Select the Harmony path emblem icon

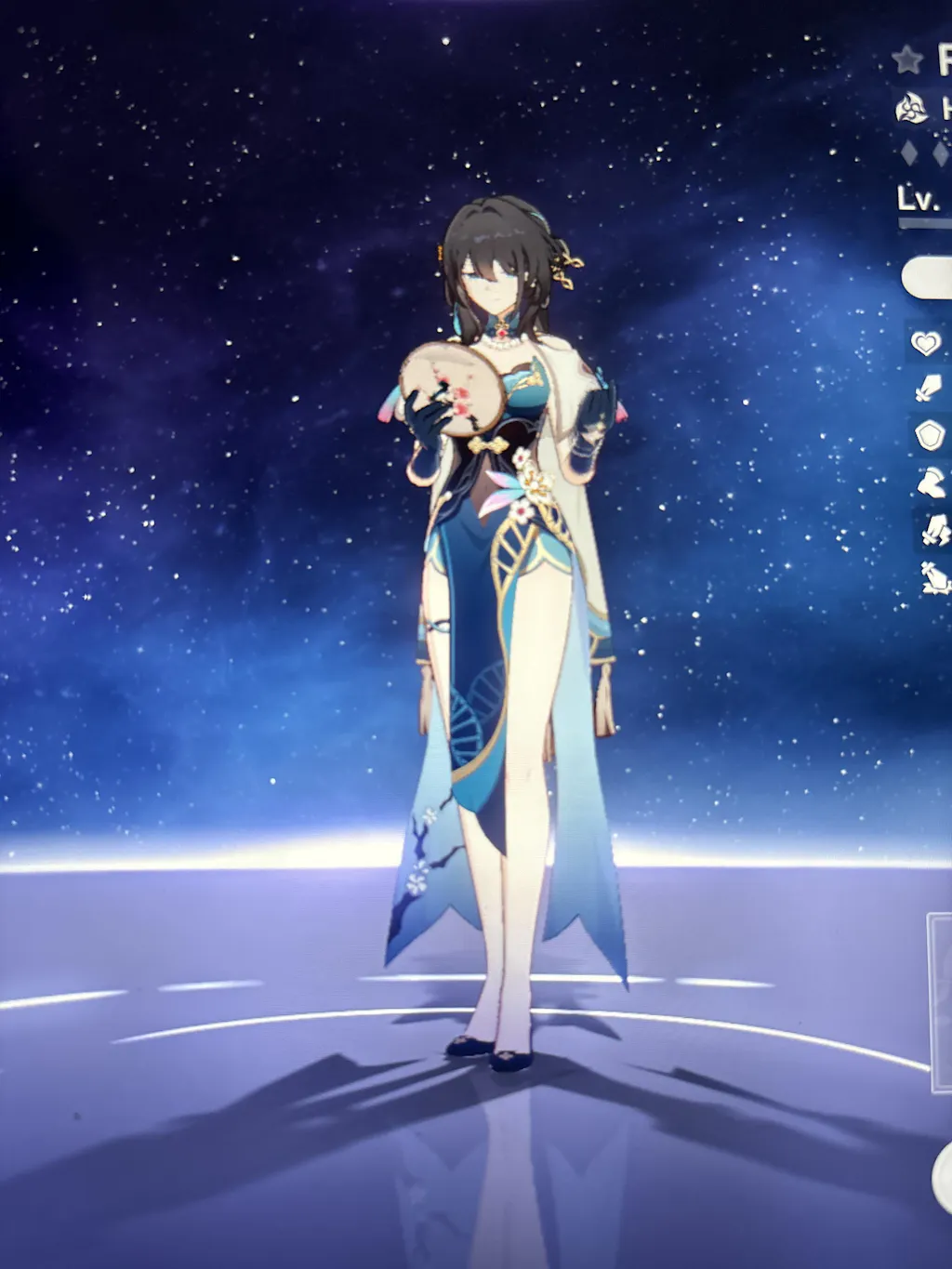tap(911, 110)
